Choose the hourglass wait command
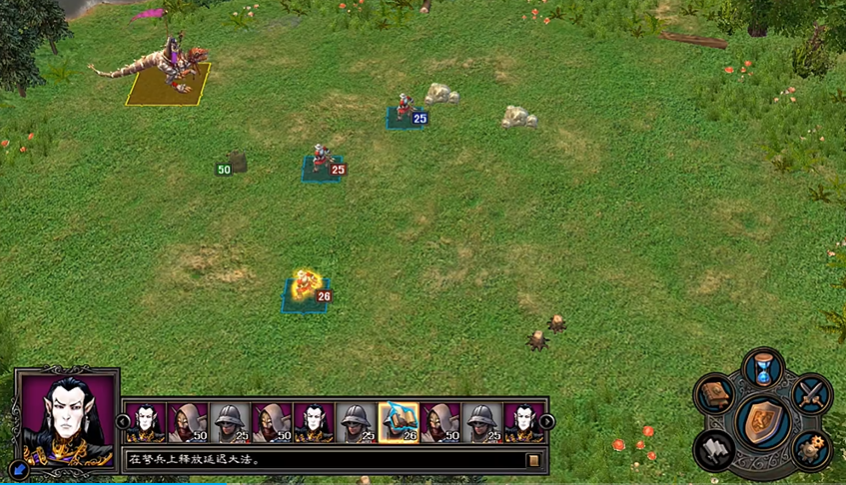This screenshot has height=485, width=846. click(764, 368)
